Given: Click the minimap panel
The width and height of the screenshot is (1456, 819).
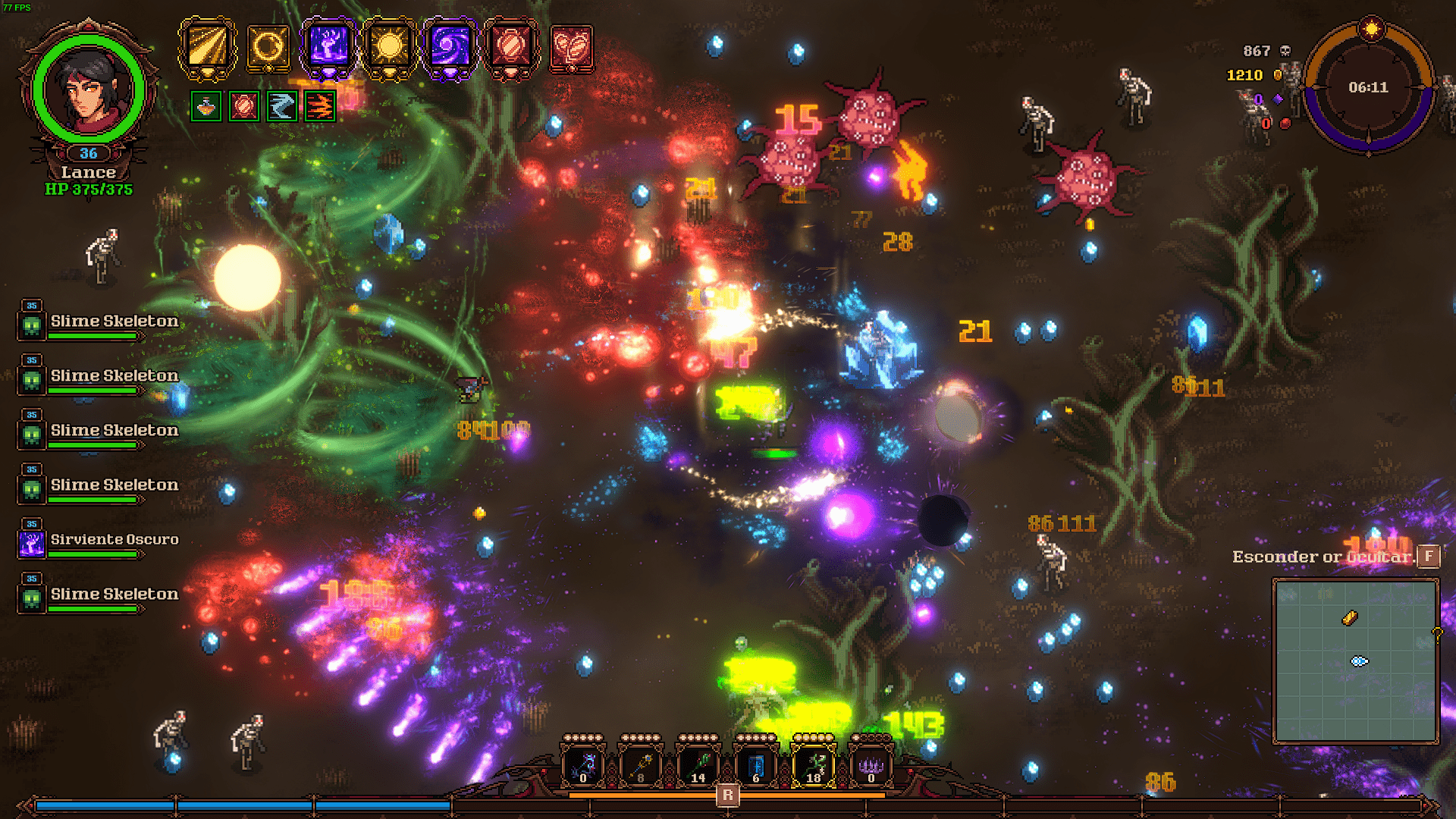Looking at the screenshot, I should point(1355,661).
